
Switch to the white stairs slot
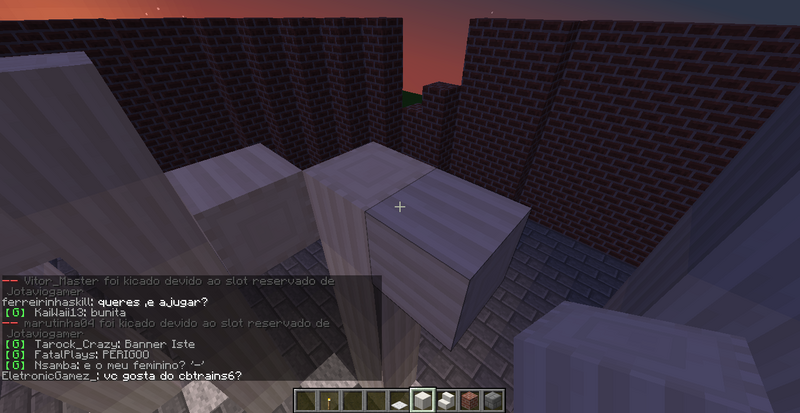(x=447, y=401)
